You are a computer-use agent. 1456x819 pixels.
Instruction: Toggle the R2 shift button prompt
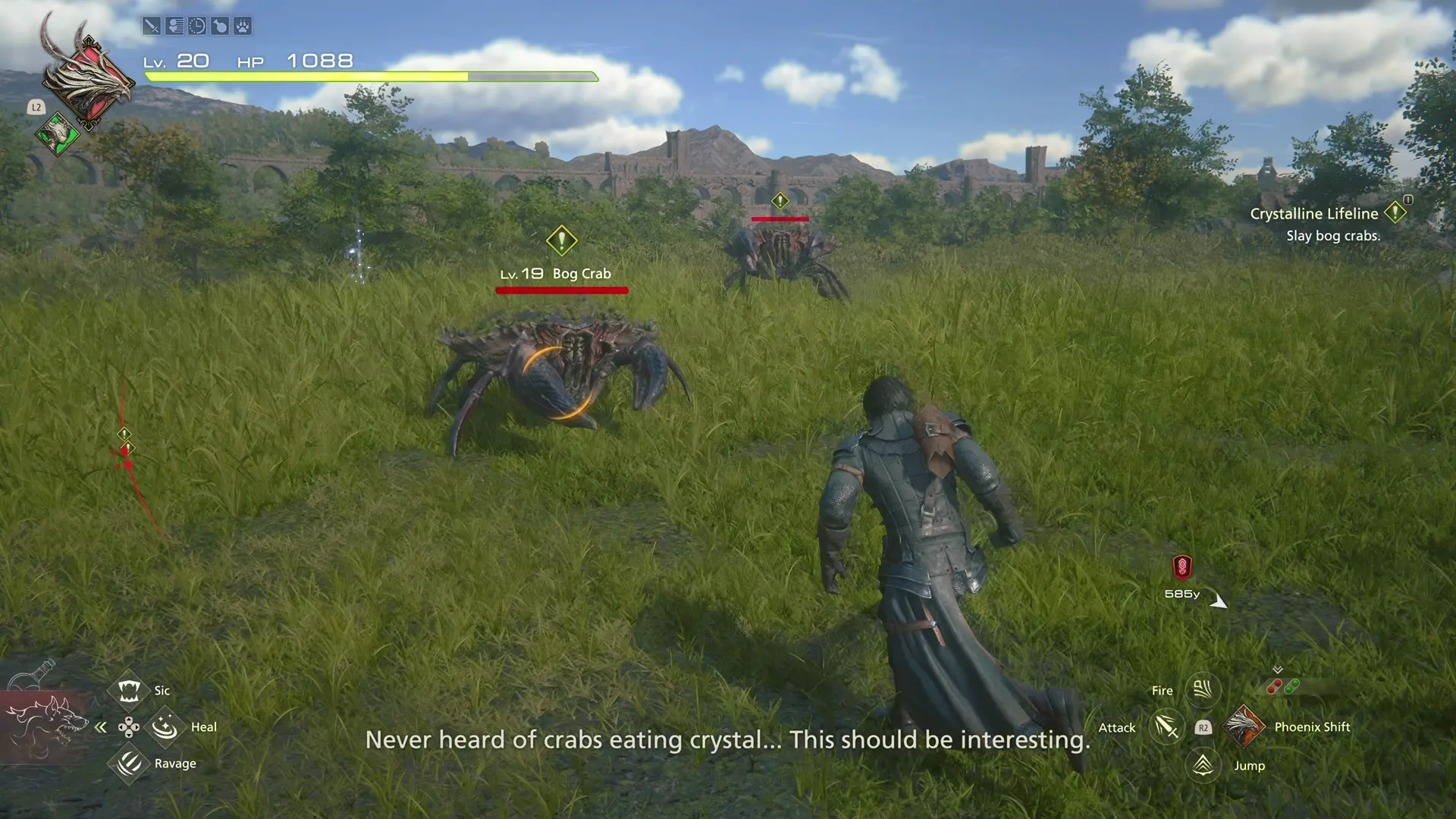(1205, 727)
